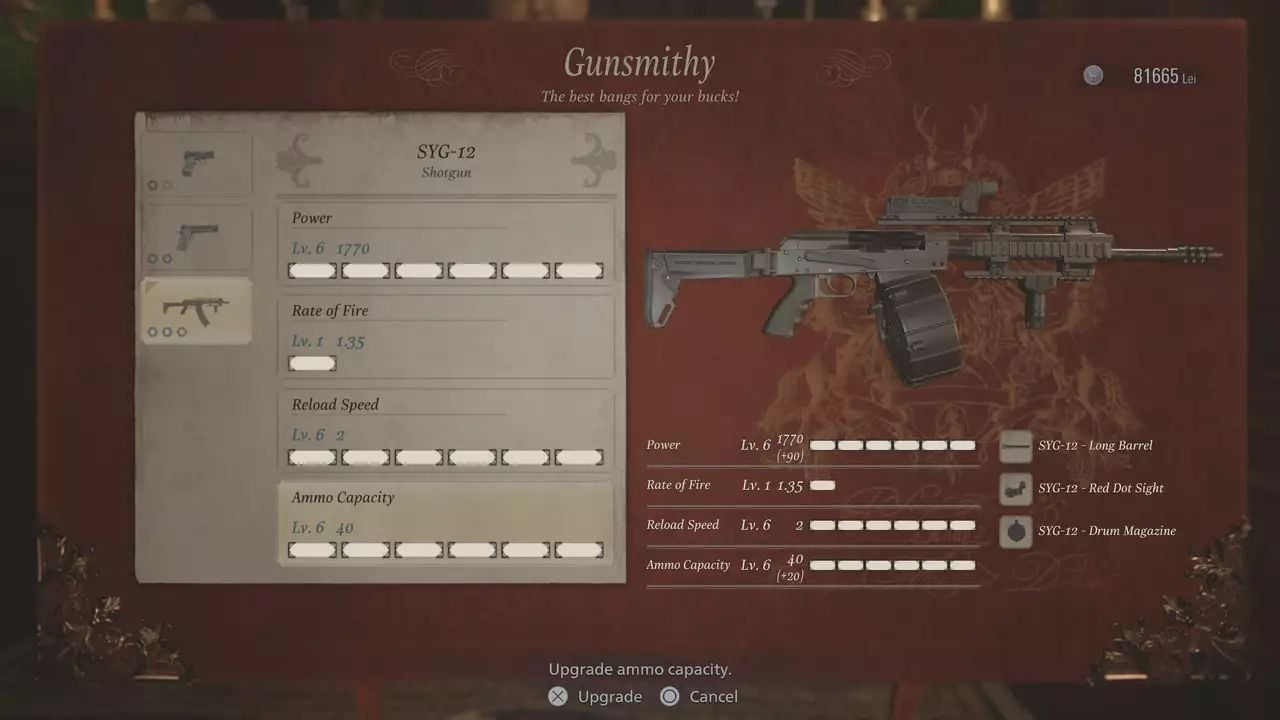Select the Reload Speed upgrade row
The width and height of the screenshot is (1280, 720).
click(x=445, y=431)
